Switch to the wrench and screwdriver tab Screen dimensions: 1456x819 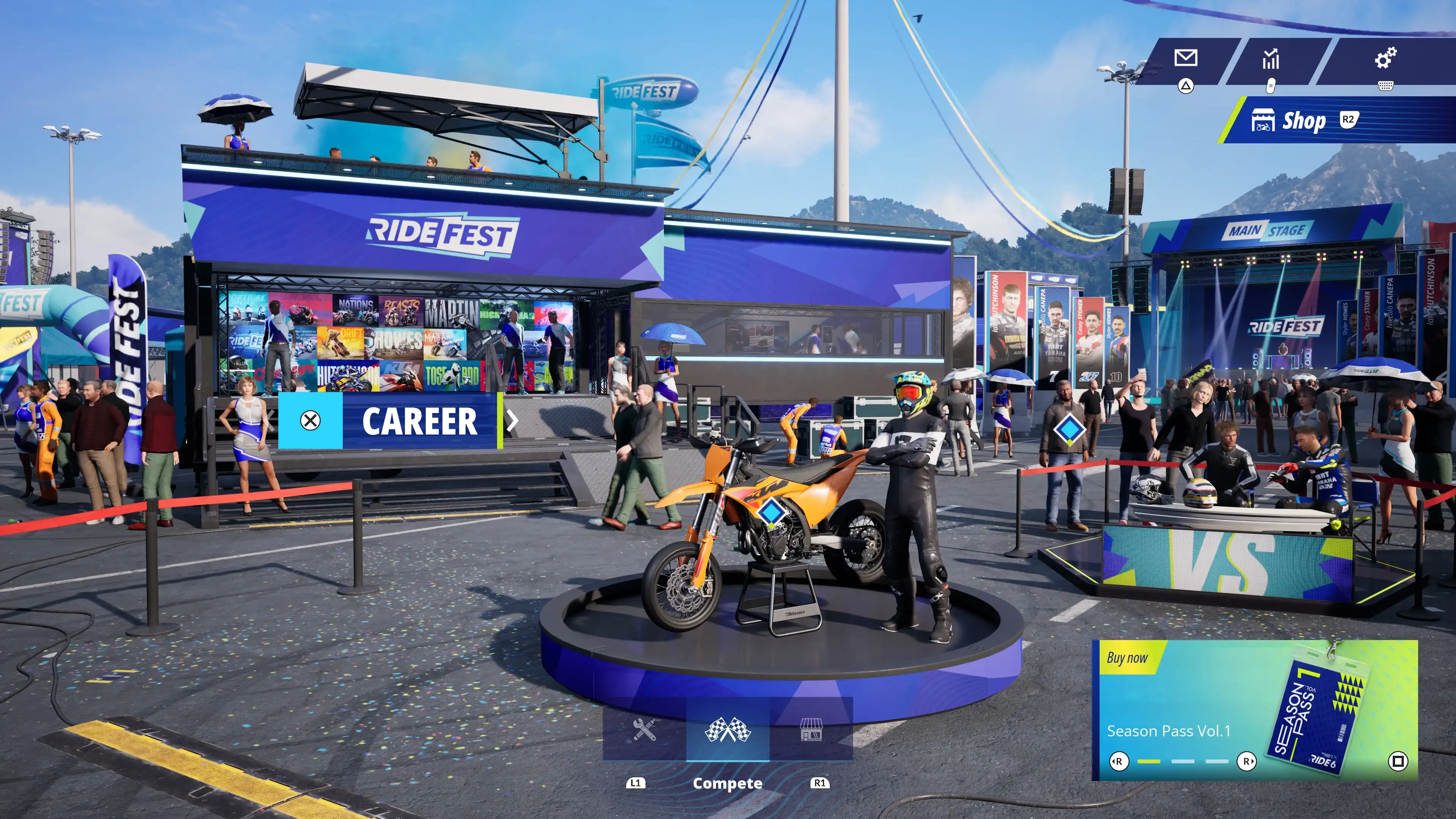pyautogui.click(x=644, y=730)
